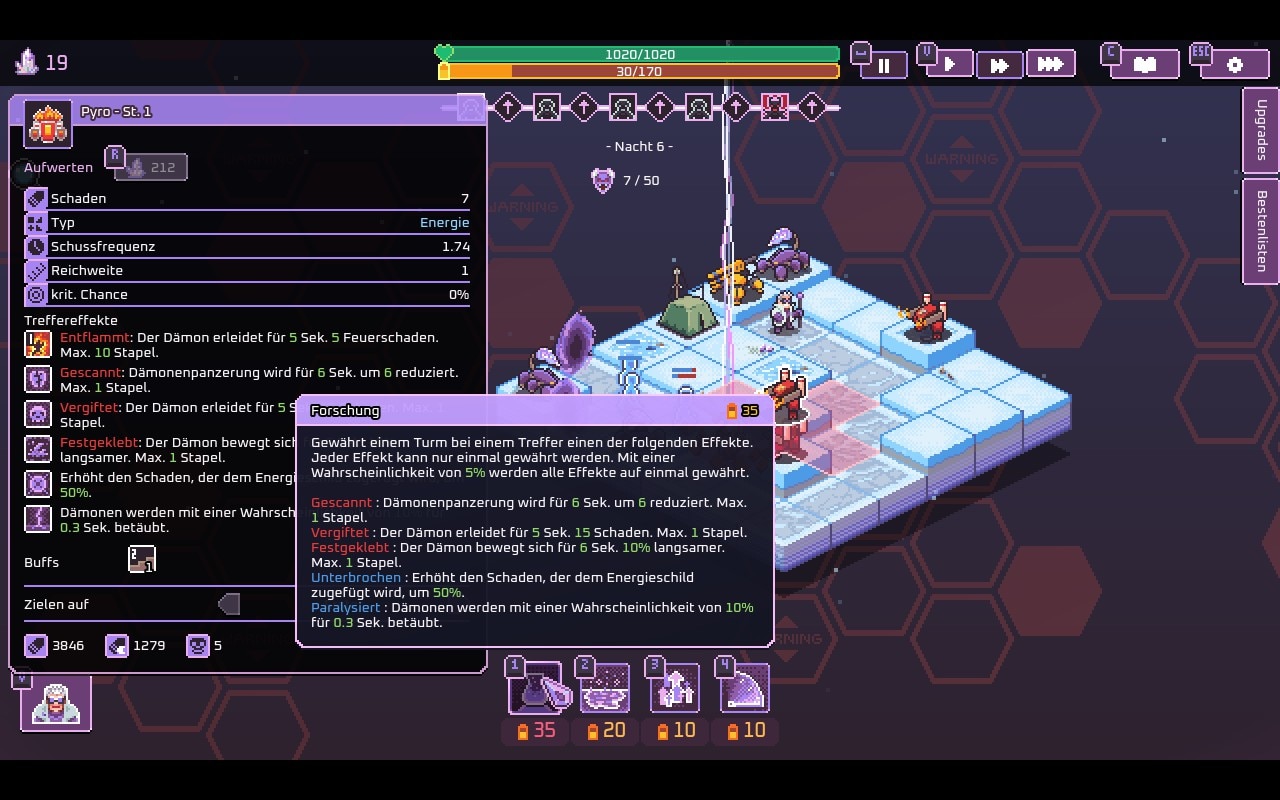Open the white-bearded character portrait
Viewport: 1280px width, 800px height.
click(56, 703)
